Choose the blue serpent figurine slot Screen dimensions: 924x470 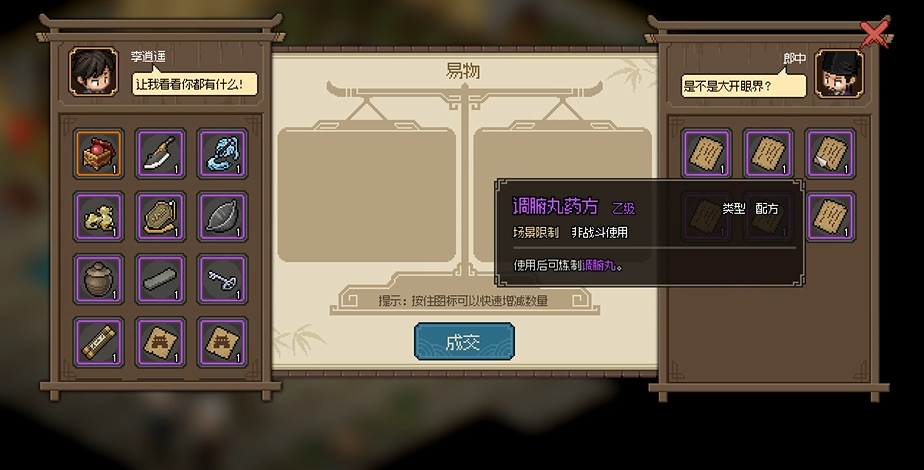click(222, 153)
